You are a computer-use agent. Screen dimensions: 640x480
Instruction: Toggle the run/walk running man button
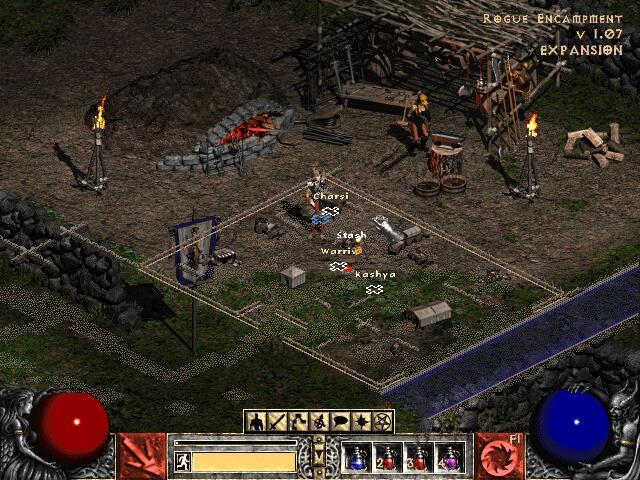coord(182,461)
